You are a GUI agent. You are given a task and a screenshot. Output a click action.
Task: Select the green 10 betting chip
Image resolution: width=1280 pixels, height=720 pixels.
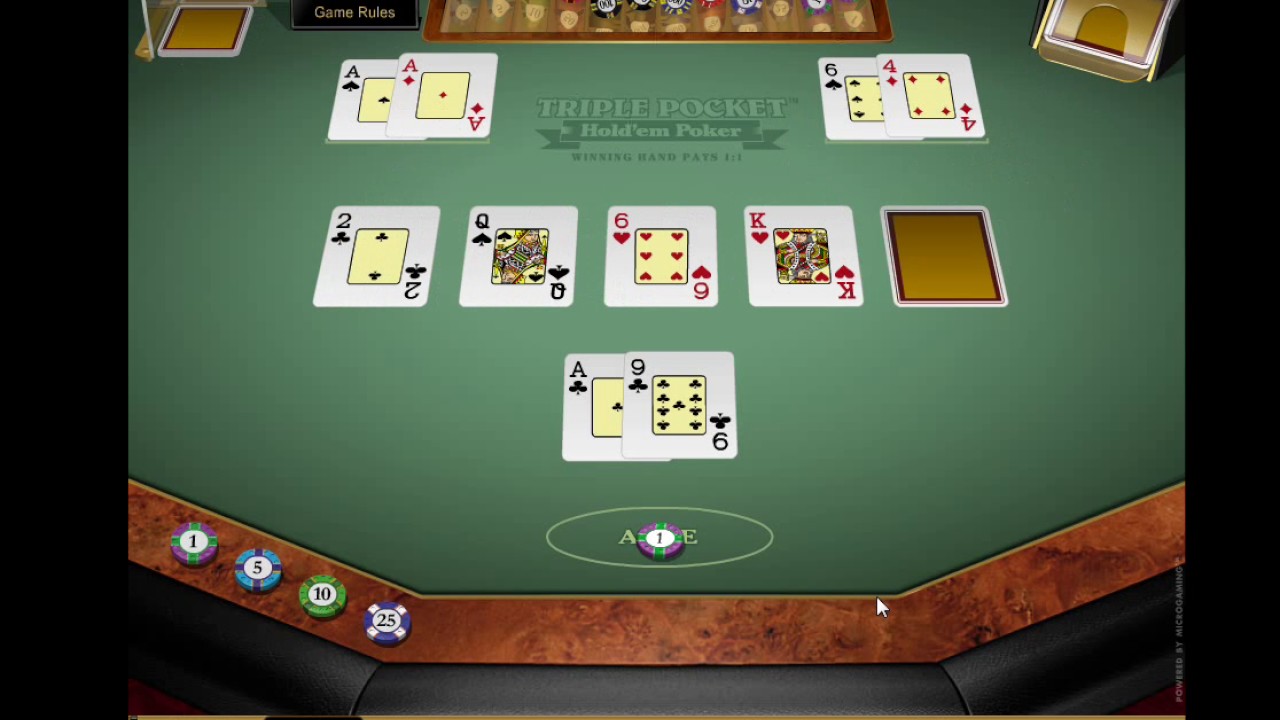[x=322, y=593]
